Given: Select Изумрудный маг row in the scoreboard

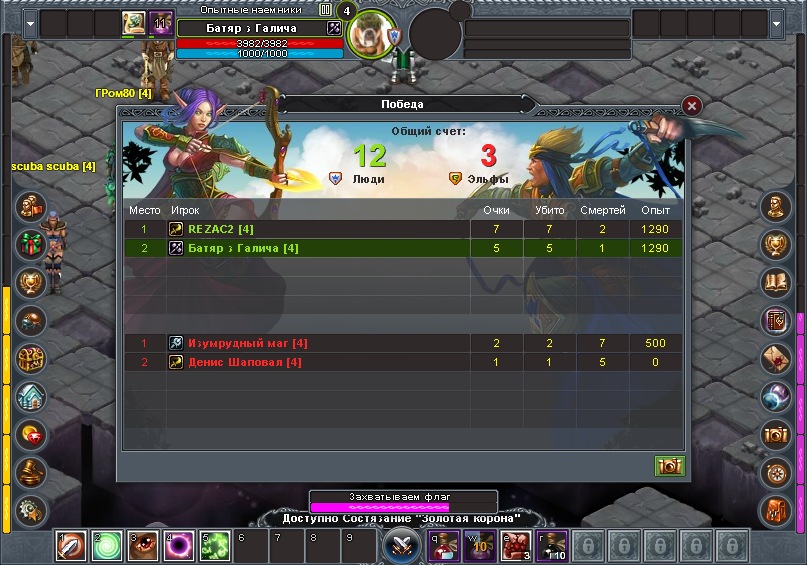Looking at the screenshot, I should pyautogui.click(x=400, y=343).
